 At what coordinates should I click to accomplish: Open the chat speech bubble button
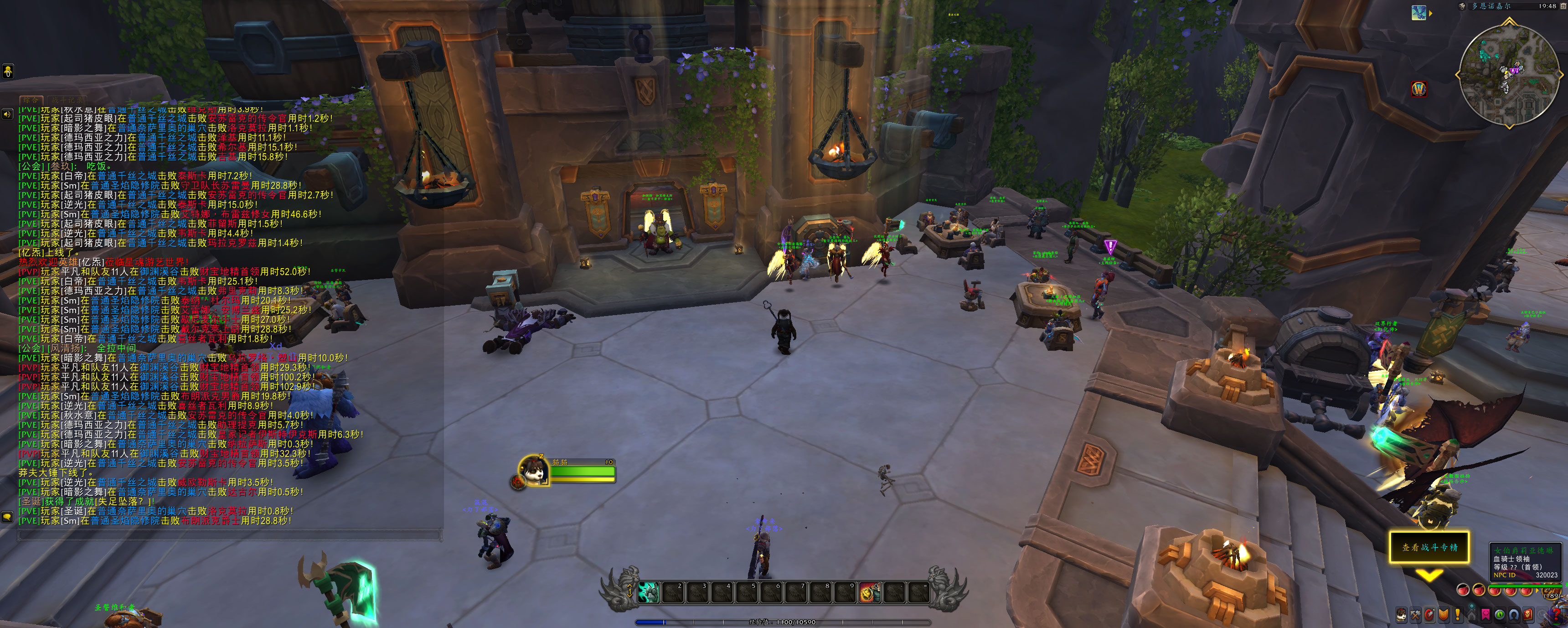[x=7, y=517]
